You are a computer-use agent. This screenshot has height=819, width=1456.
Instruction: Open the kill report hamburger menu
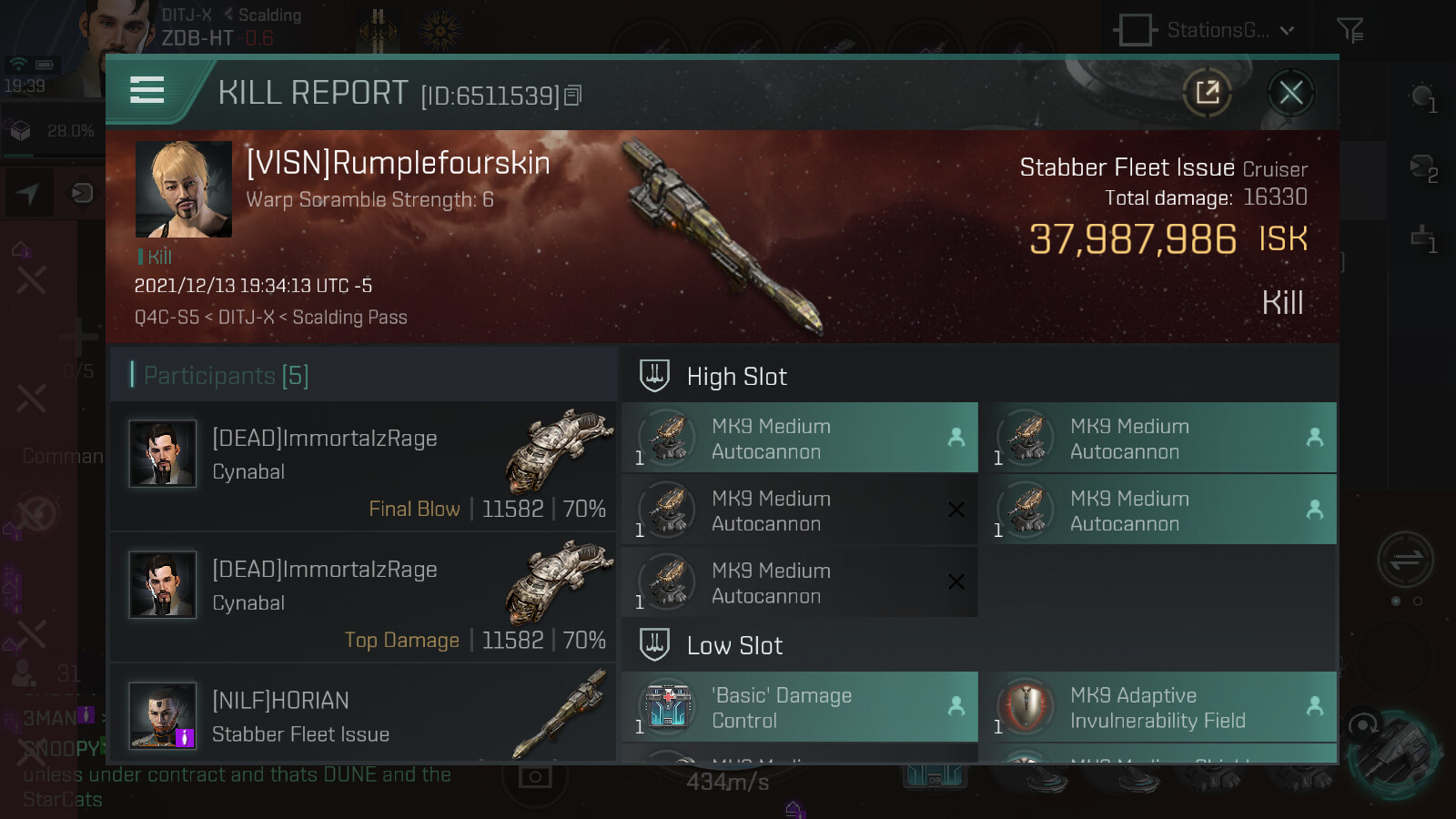[x=147, y=90]
